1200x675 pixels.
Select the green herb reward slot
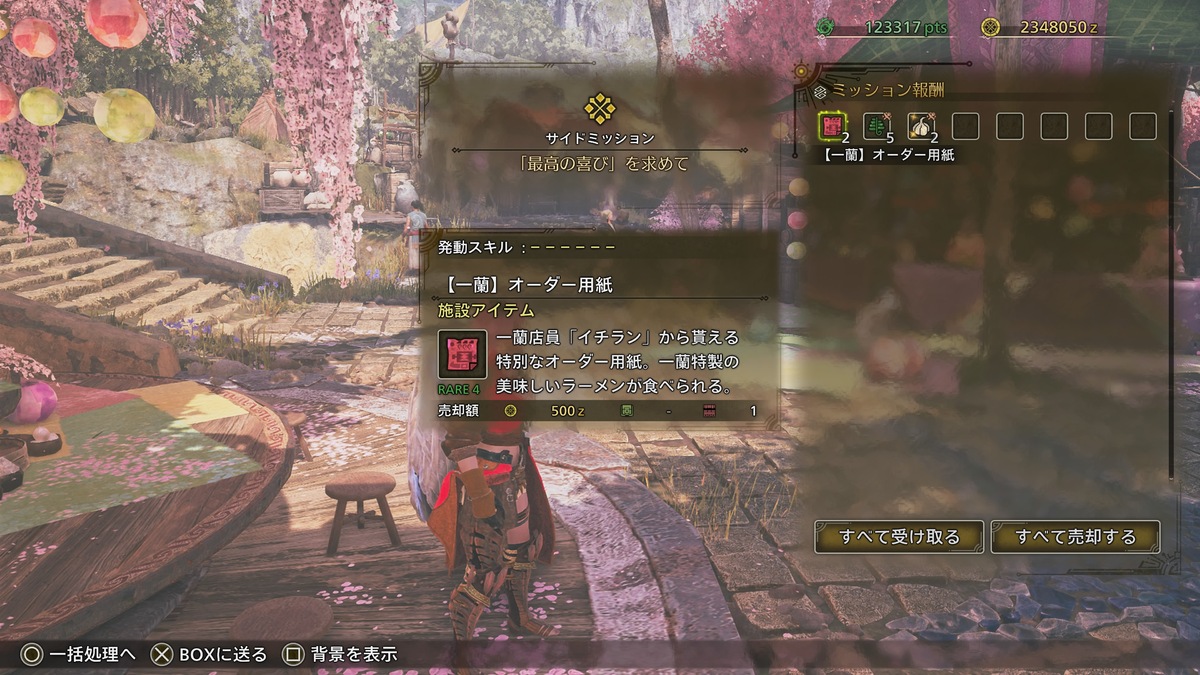click(x=876, y=126)
